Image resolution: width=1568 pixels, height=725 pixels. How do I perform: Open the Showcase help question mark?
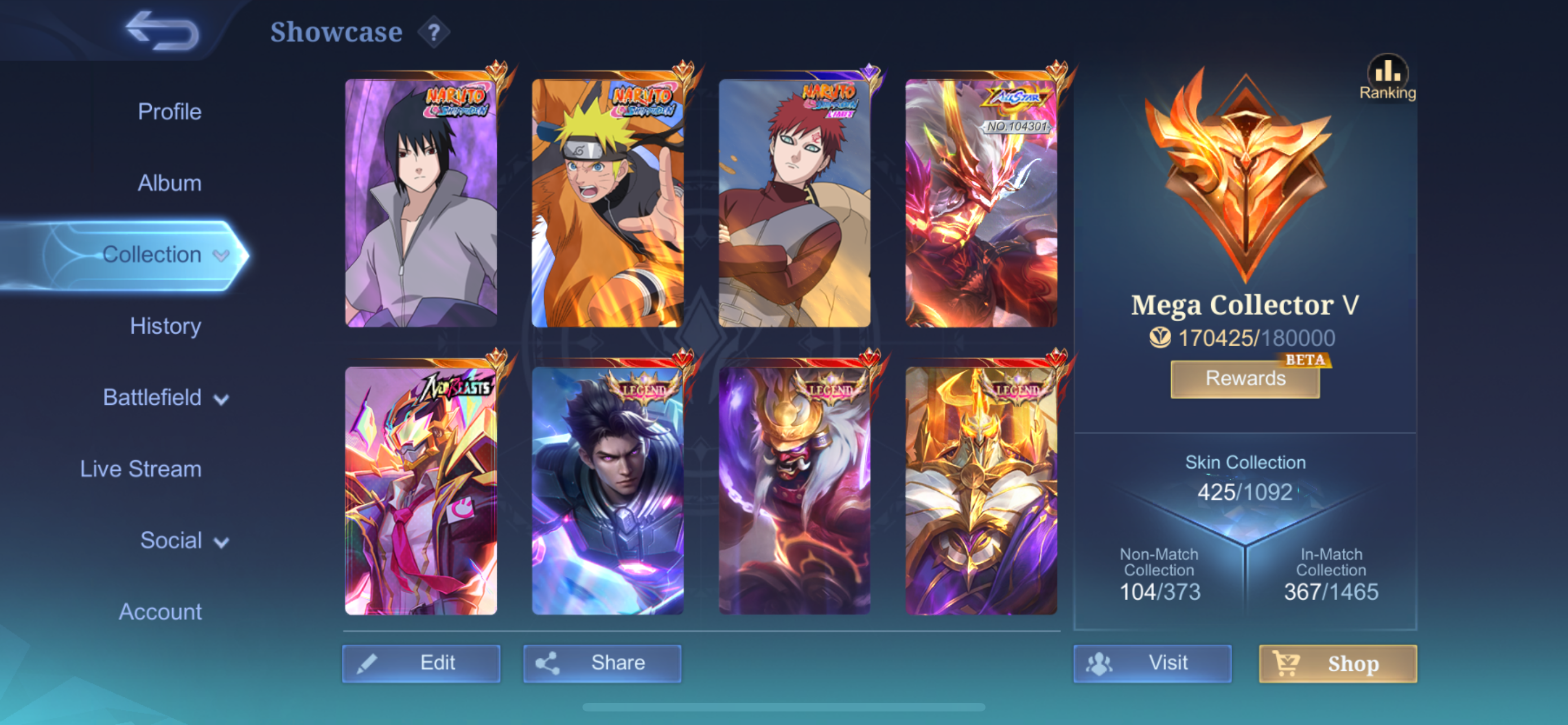click(433, 32)
